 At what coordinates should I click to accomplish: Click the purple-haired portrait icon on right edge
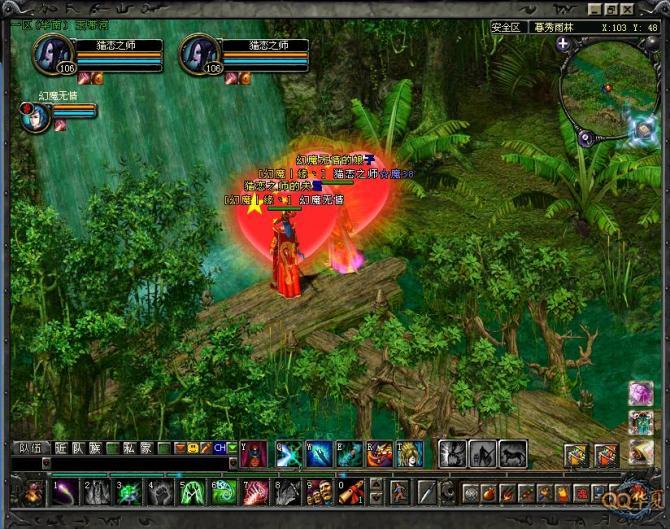click(641, 394)
